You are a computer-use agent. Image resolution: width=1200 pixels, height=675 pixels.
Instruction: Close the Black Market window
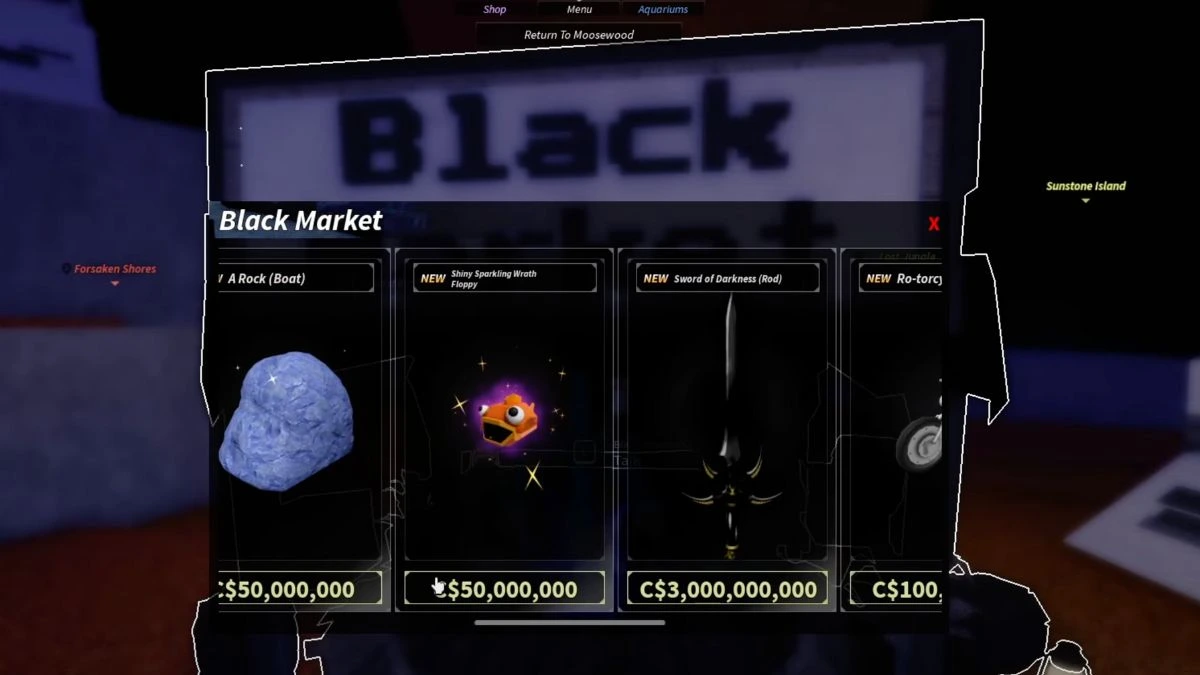(933, 224)
